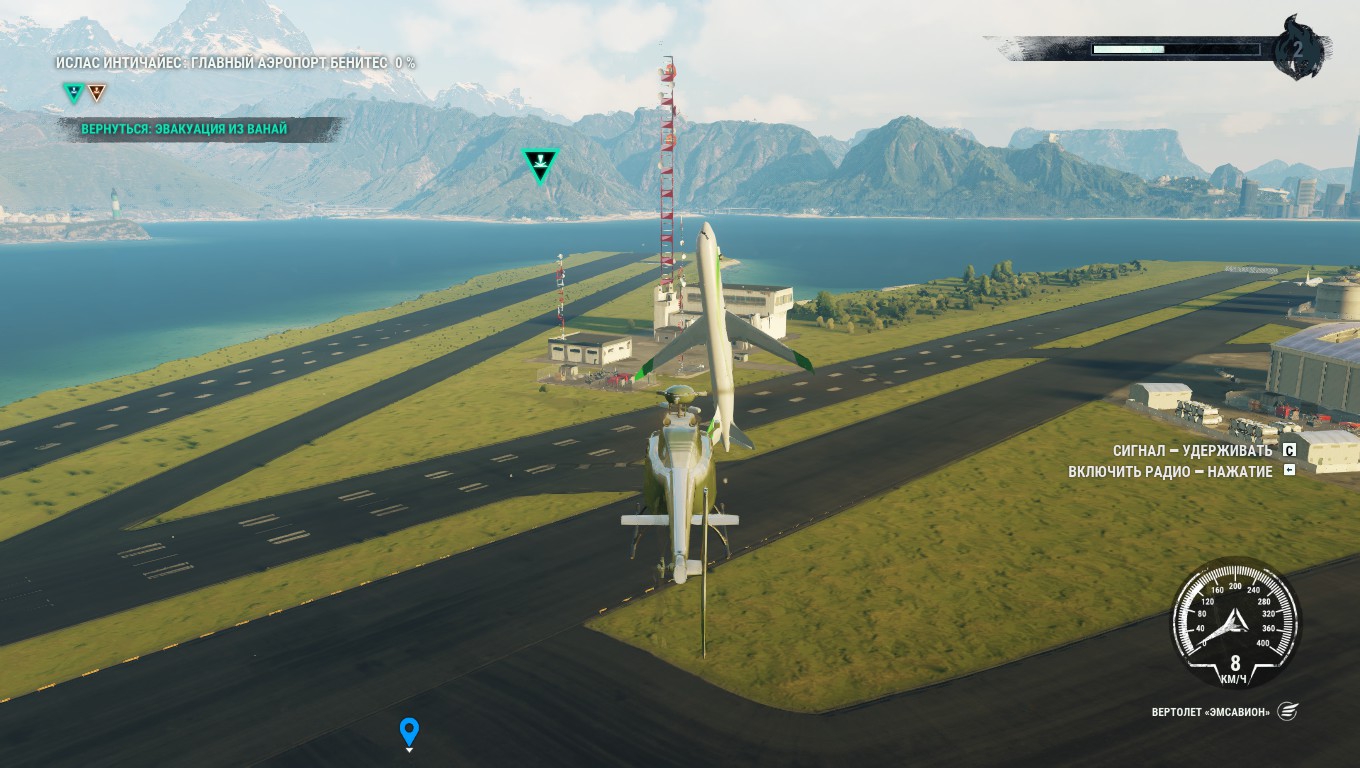The image size is (1360, 768).
Task: Select the blue waypoint pin marker
Action: pos(408,731)
